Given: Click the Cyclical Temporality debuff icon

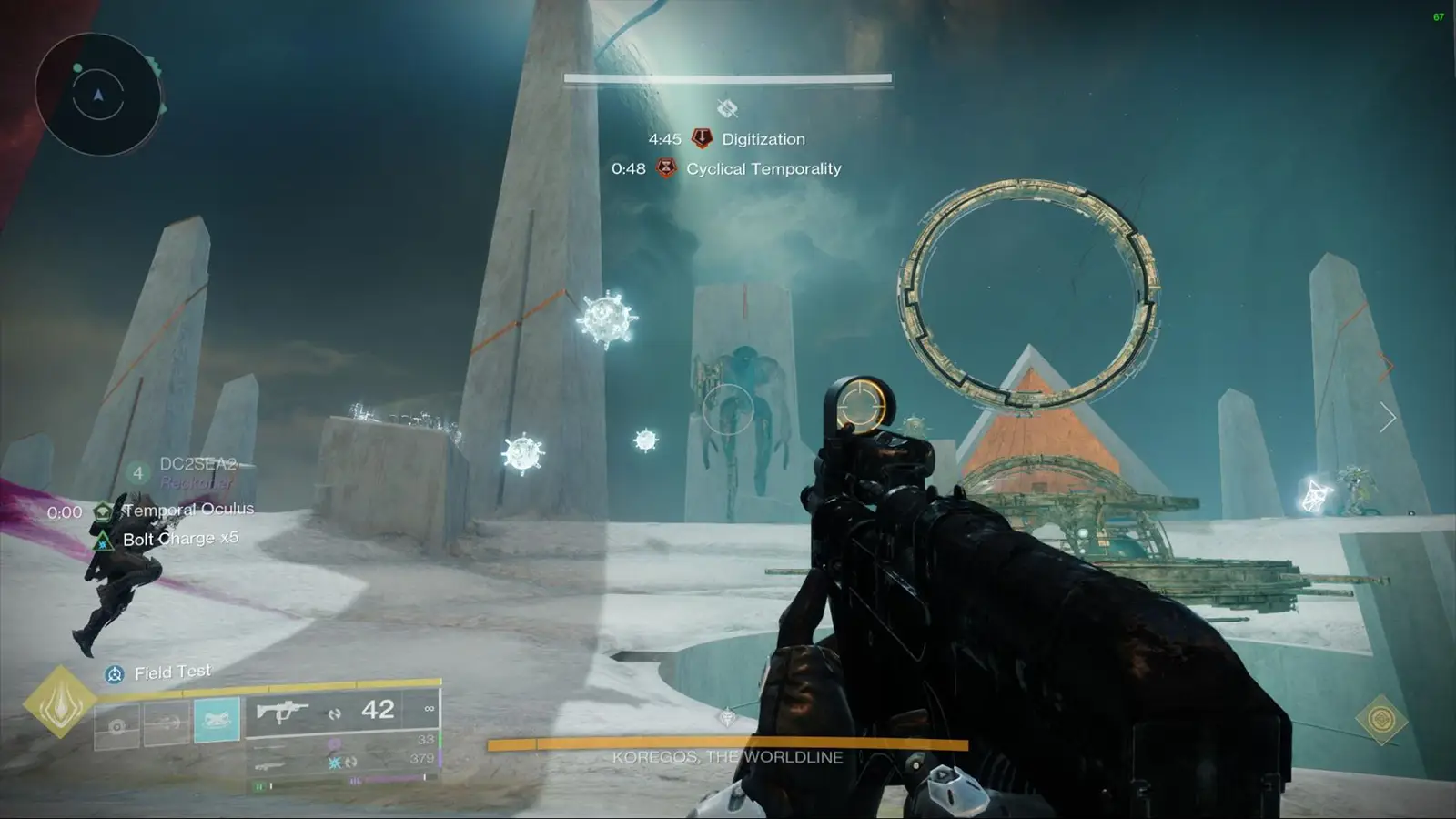Looking at the screenshot, I should tap(669, 169).
